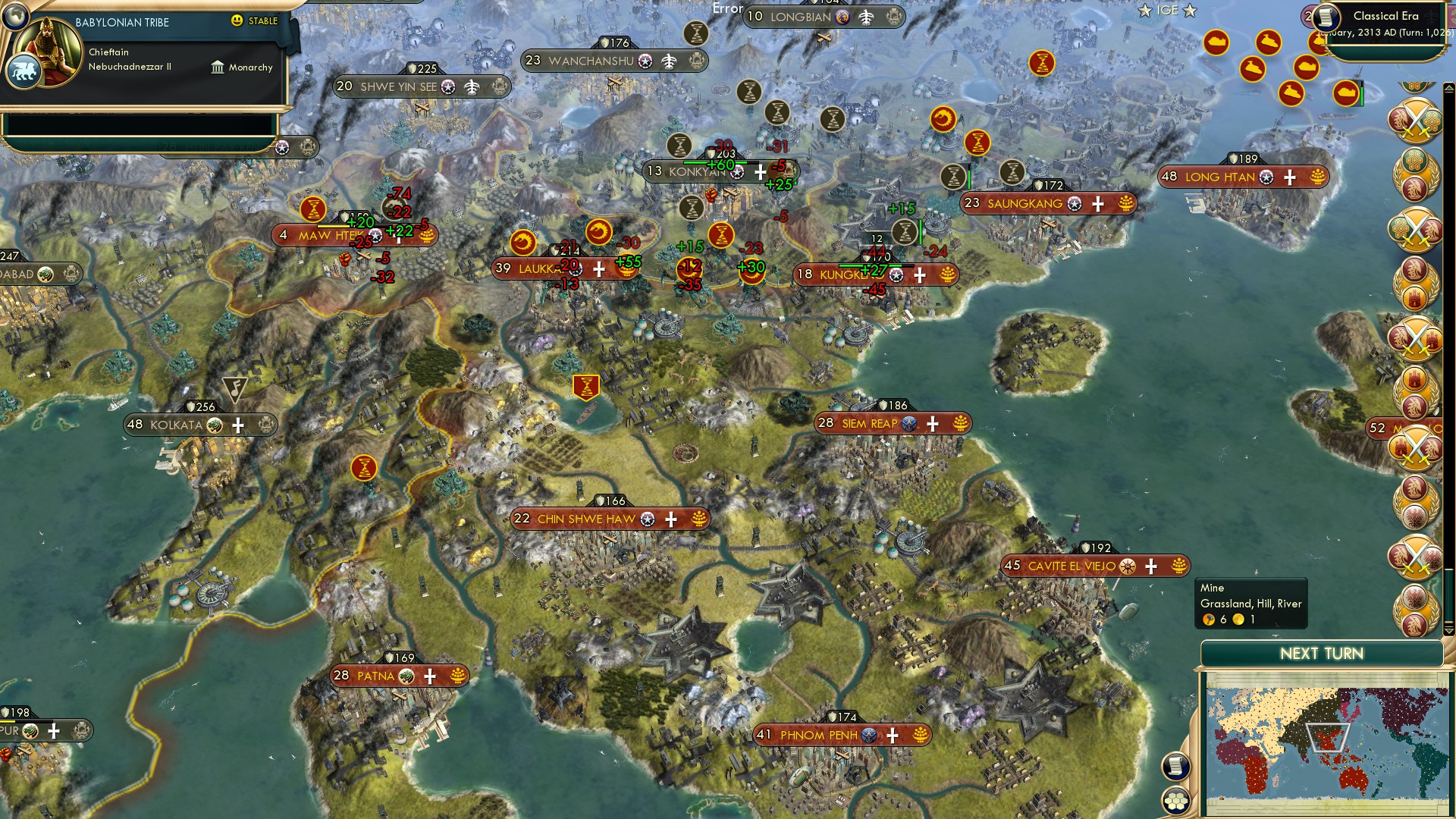Open the Chin Shwe Haw city banner
This screenshot has height=819, width=1456.
click(x=586, y=519)
